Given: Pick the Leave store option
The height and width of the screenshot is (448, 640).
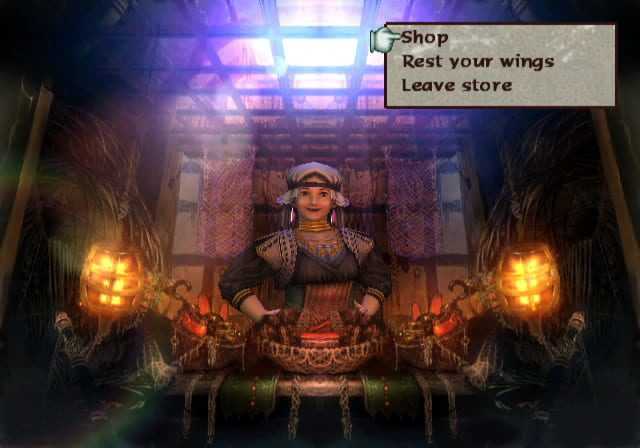Looking at the screenshot, I should tap(456, 85).
